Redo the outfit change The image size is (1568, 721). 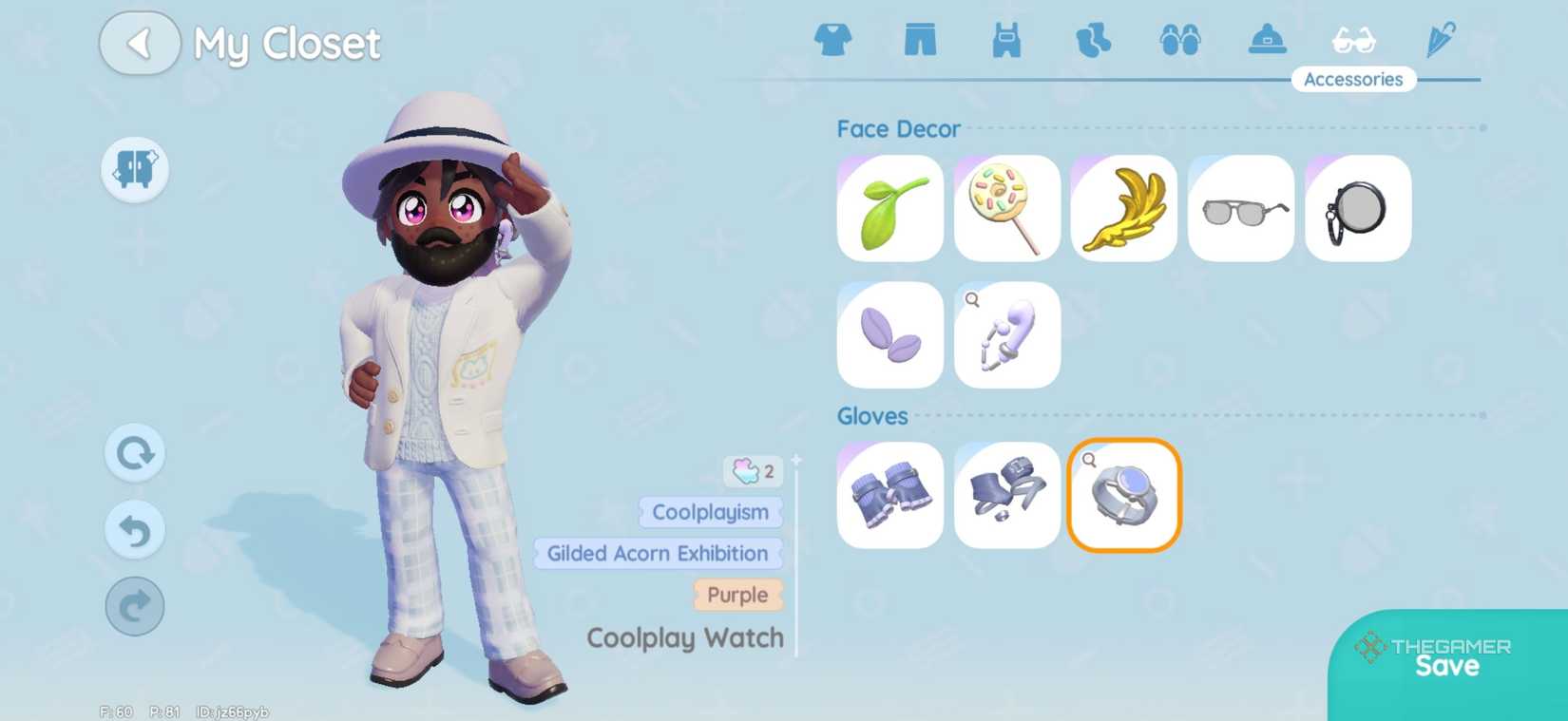pos(134,606)
